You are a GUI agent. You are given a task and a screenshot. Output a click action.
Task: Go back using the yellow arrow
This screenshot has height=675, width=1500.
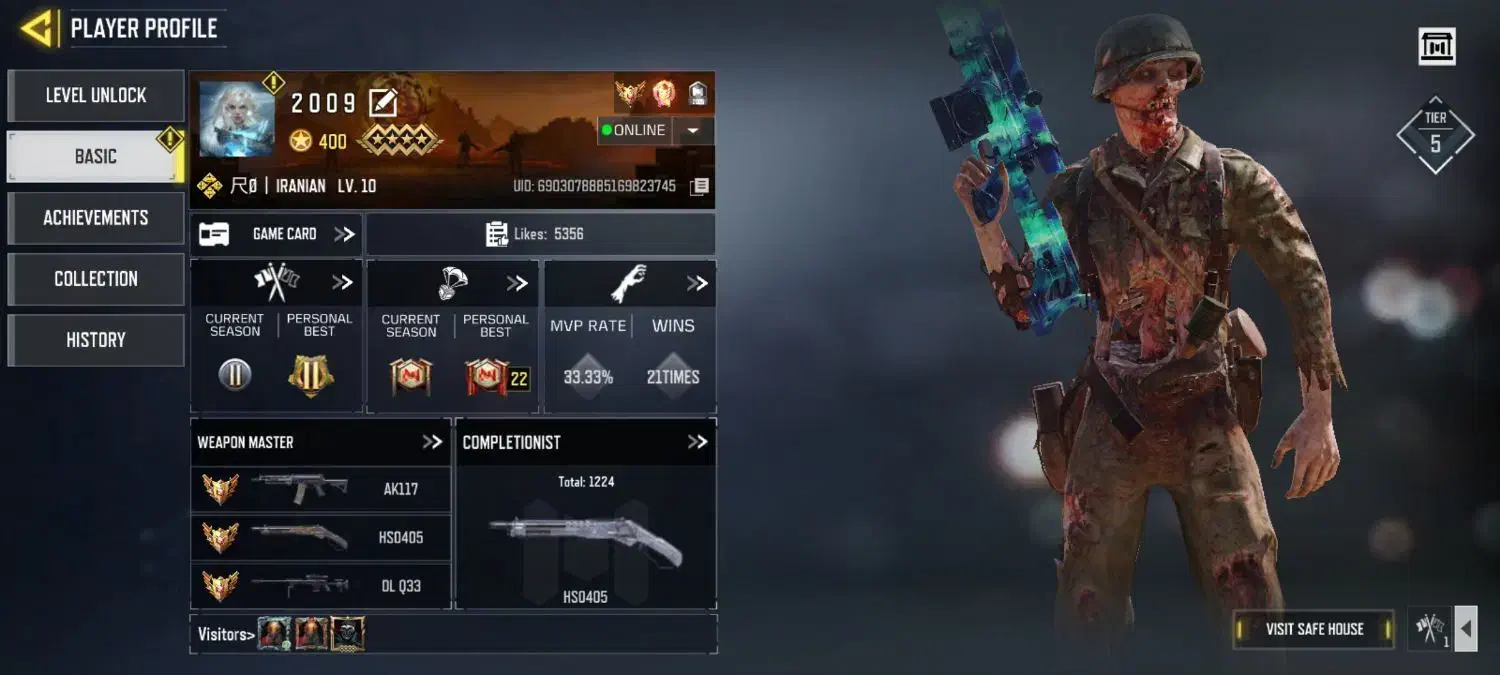[x=36, y=28]
